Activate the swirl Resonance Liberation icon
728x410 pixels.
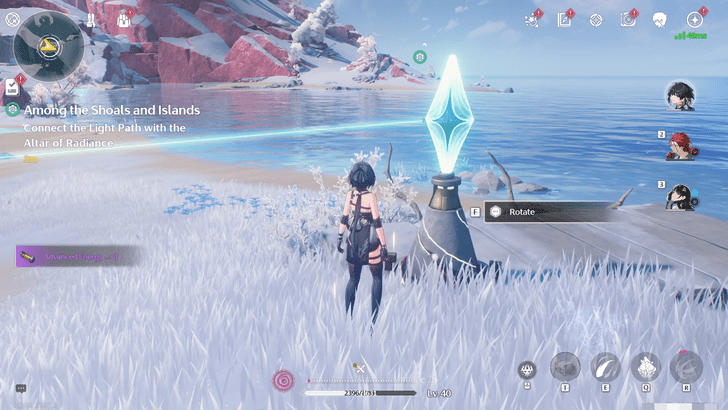(x=685, y=367)
